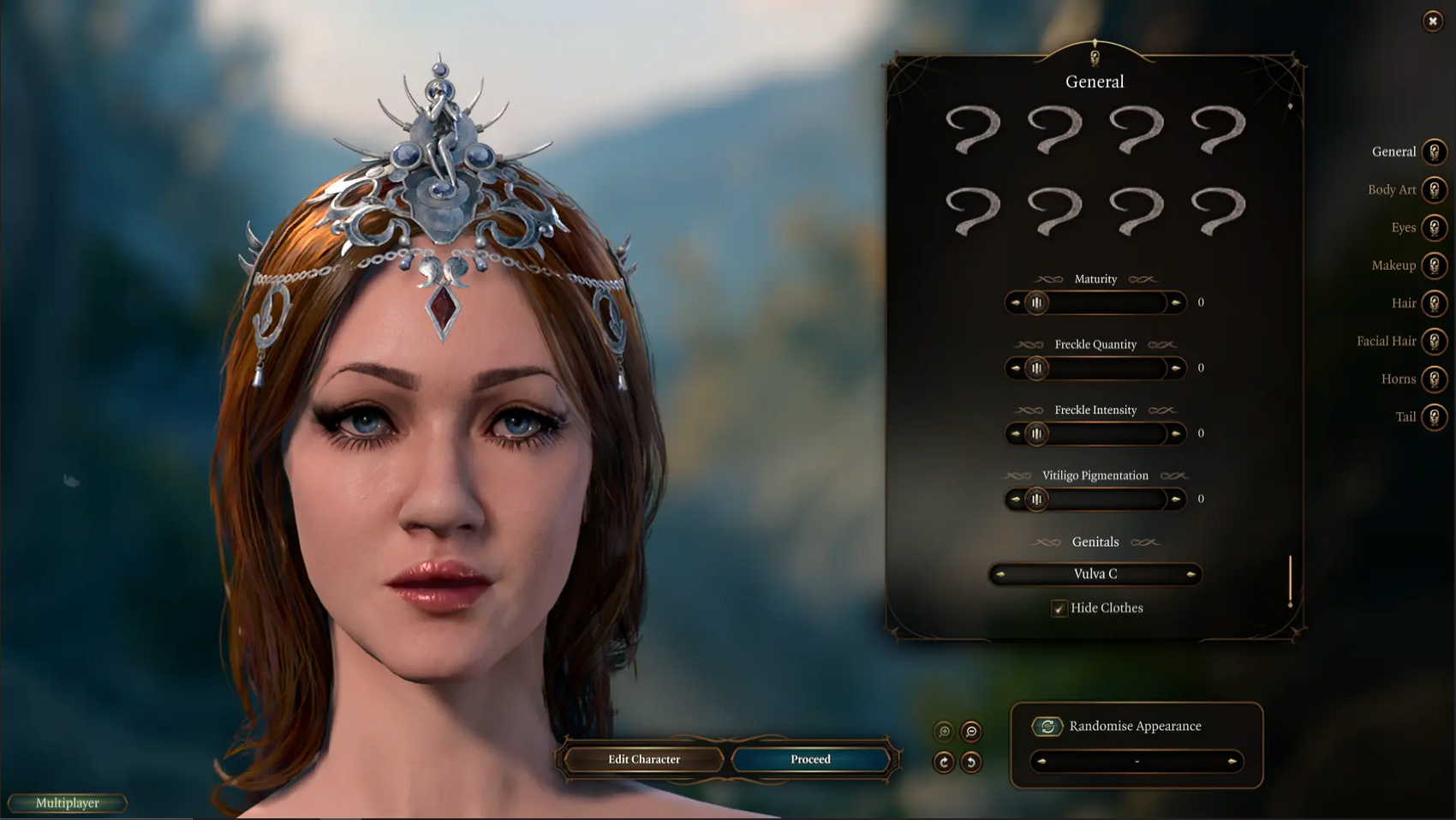Select the camera zoom out magnifier icon

click(970, 732)
